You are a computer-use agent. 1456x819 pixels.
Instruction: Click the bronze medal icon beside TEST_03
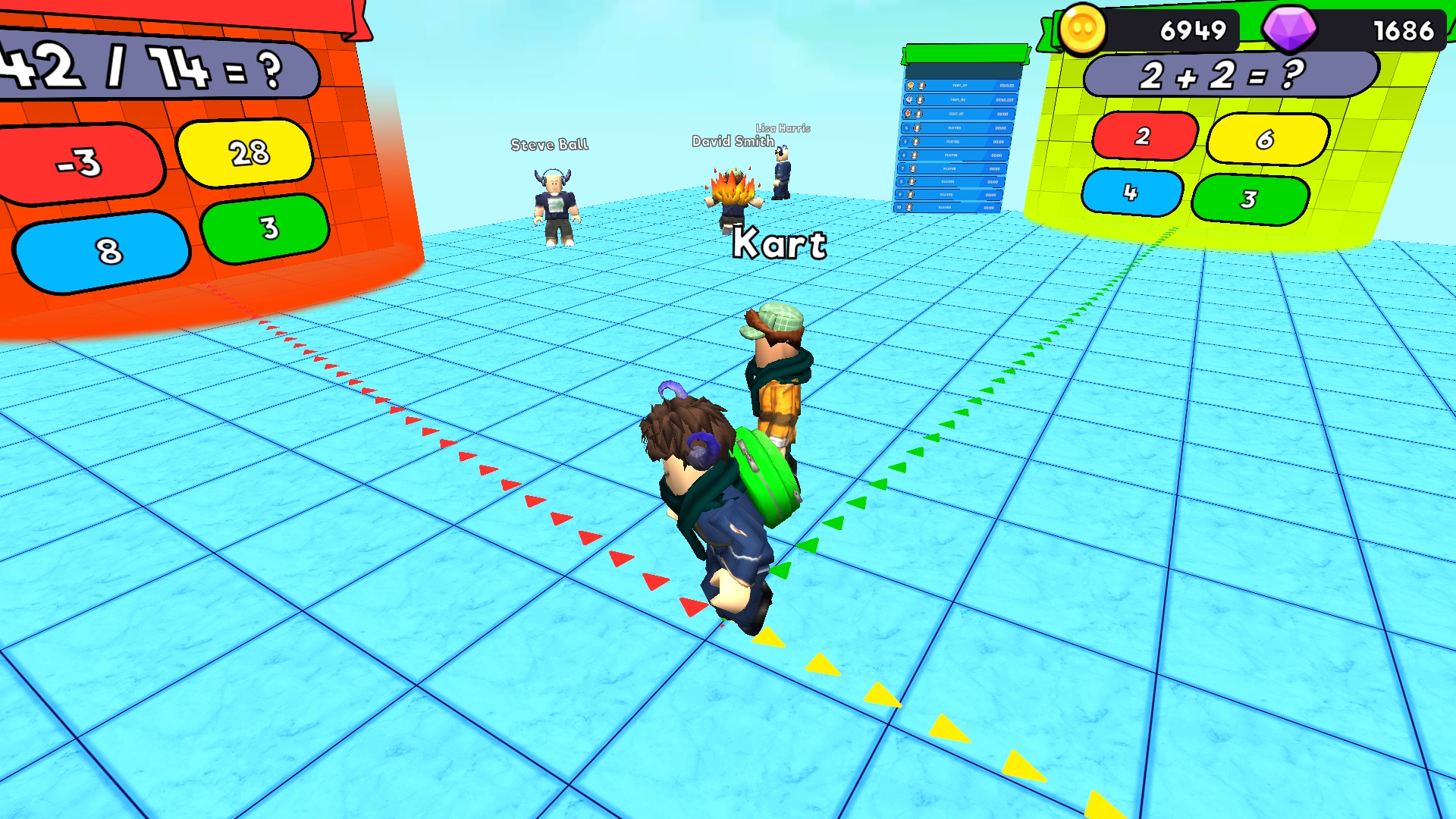click(x=907, y=114)
